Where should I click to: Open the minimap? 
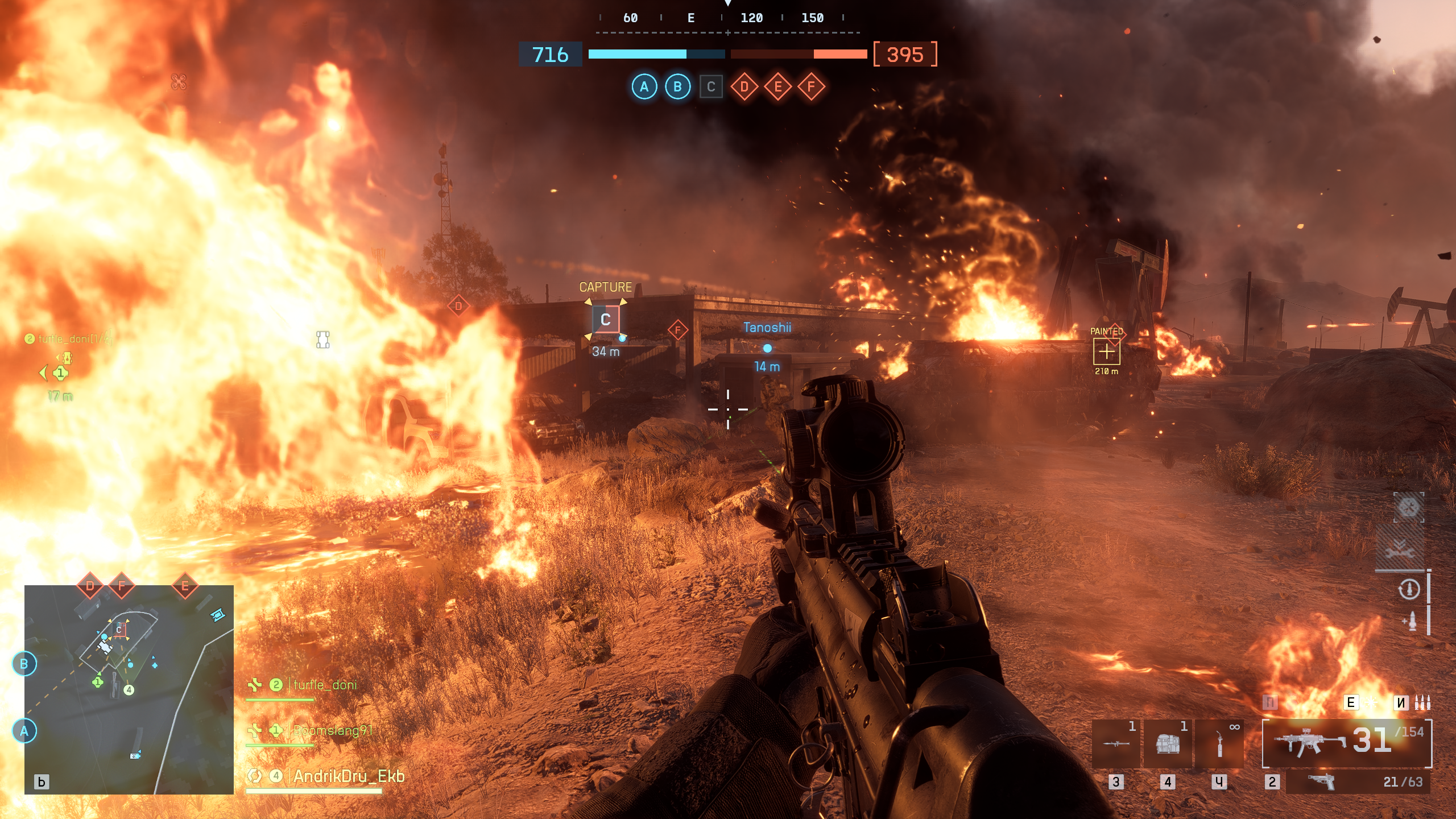tap(129, 689)
